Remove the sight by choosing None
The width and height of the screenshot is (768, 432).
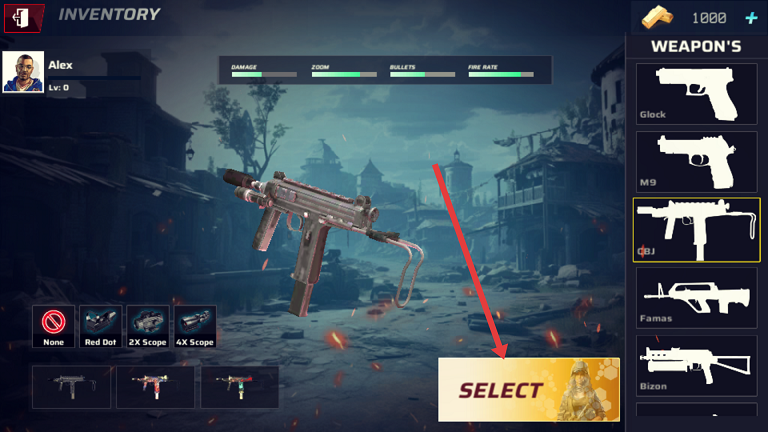coord(53,326)
